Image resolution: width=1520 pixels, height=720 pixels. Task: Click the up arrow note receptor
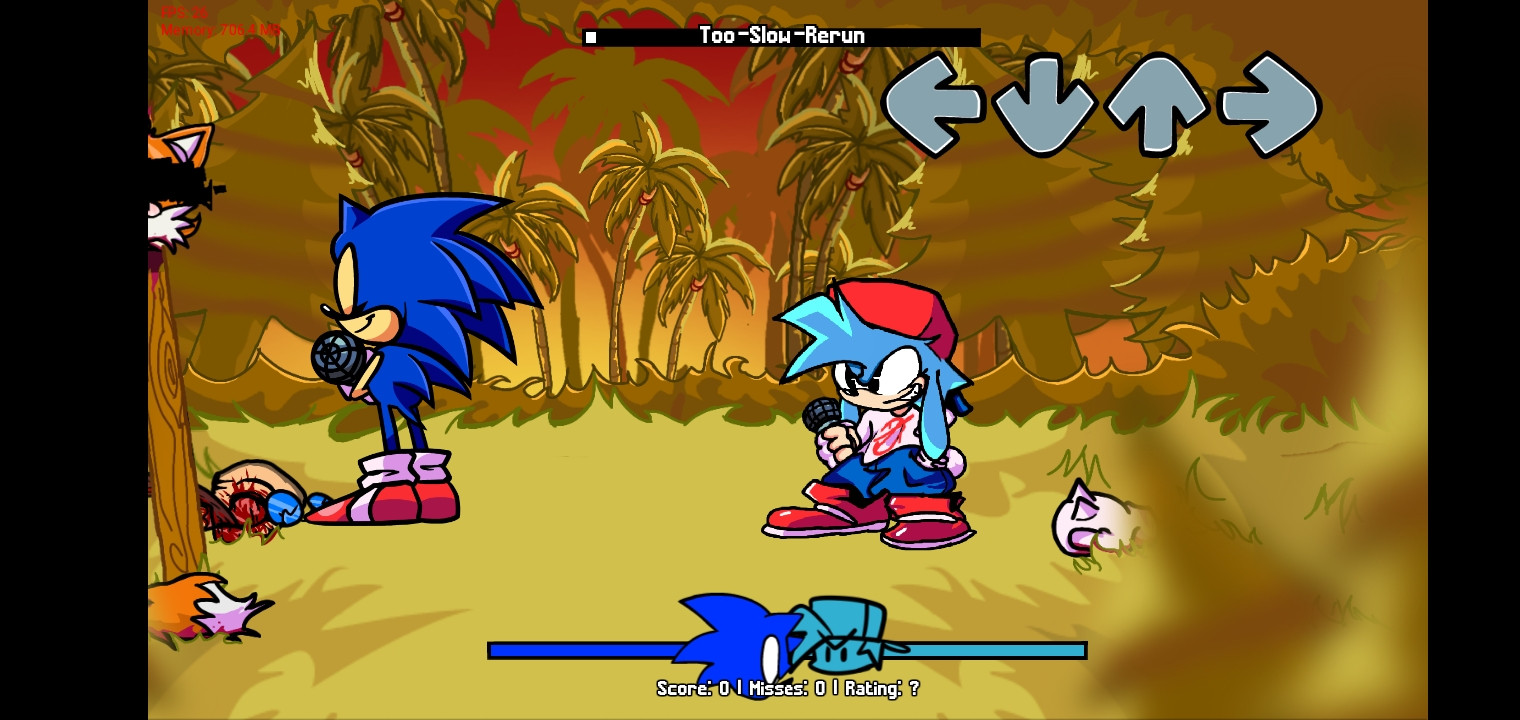point(1157,103)
